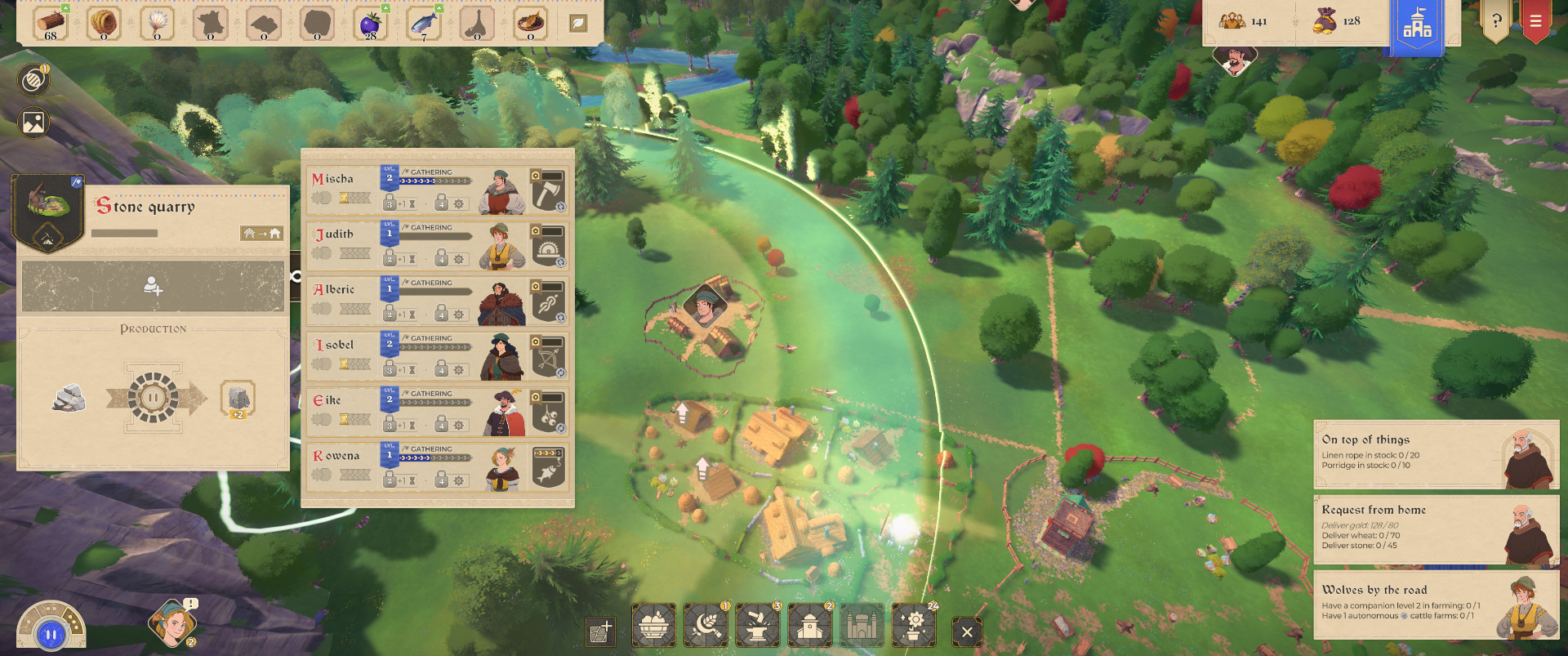
Task: Toggle the production pause gear
Action: pyautogui.click(x=153, y=398)
